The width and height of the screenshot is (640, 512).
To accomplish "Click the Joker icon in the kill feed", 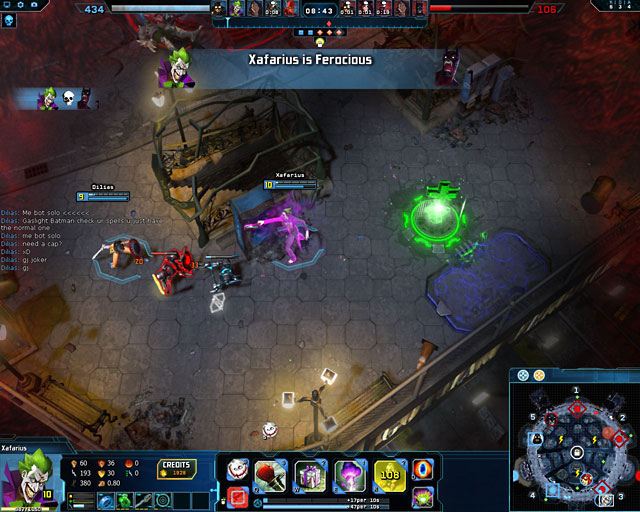I will tap(47, 98).
